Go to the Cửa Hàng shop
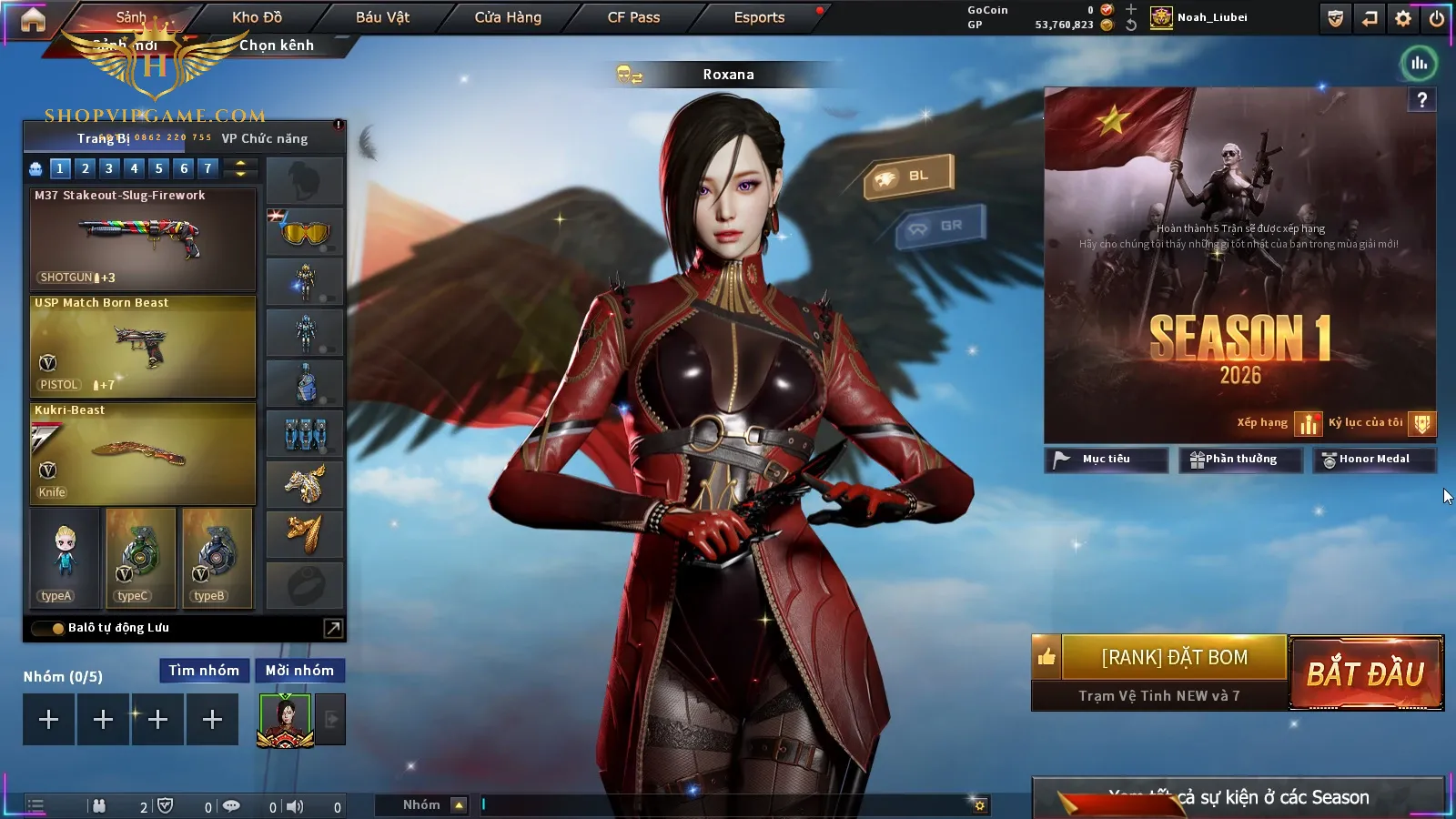This screenshot has height=819, width=1456. [508, 17]
